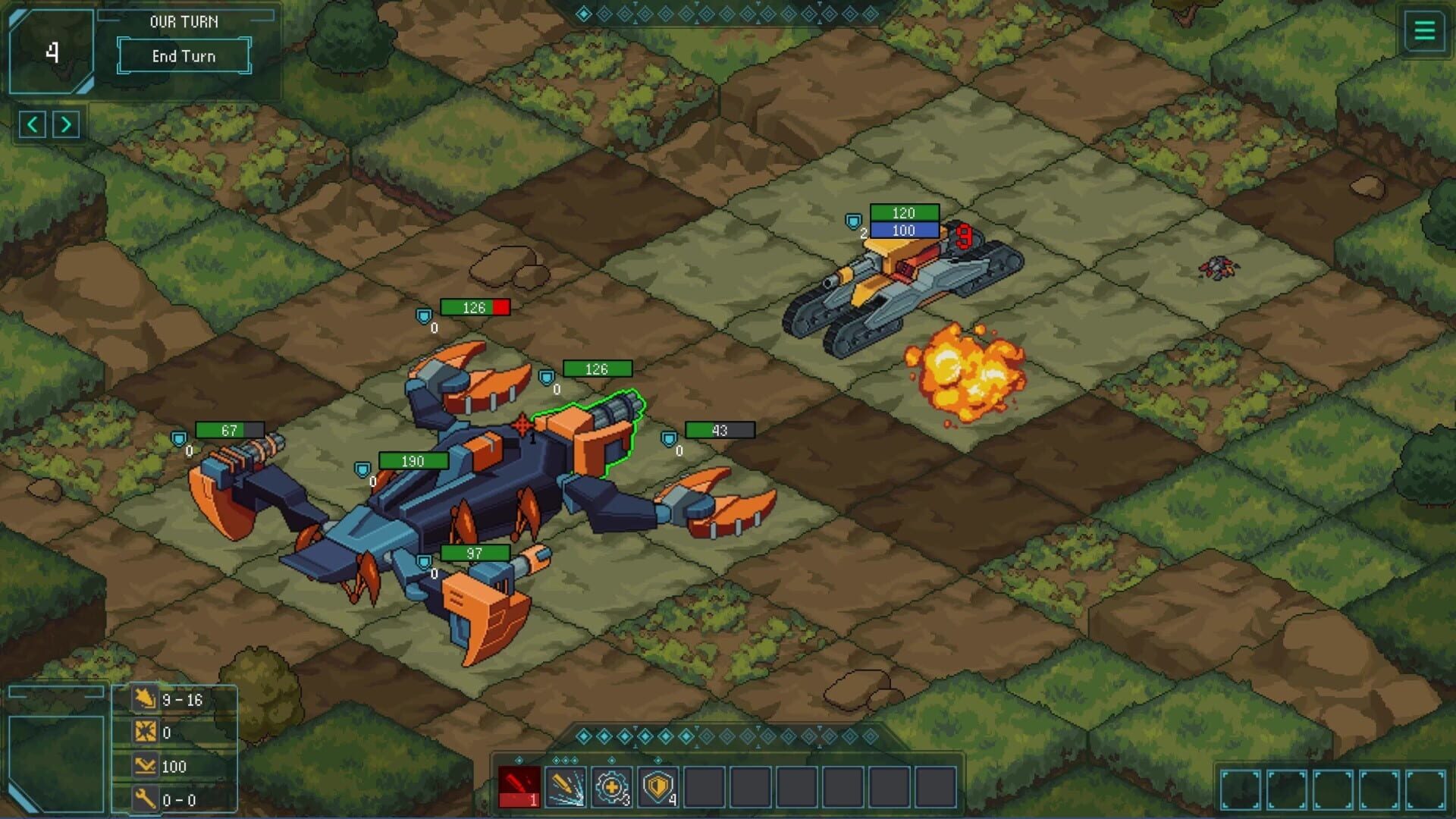The height and width of the screenshot is (819, 1456).
Task: Click the damage stat icon showing 9-16
Action: point(146,700)
